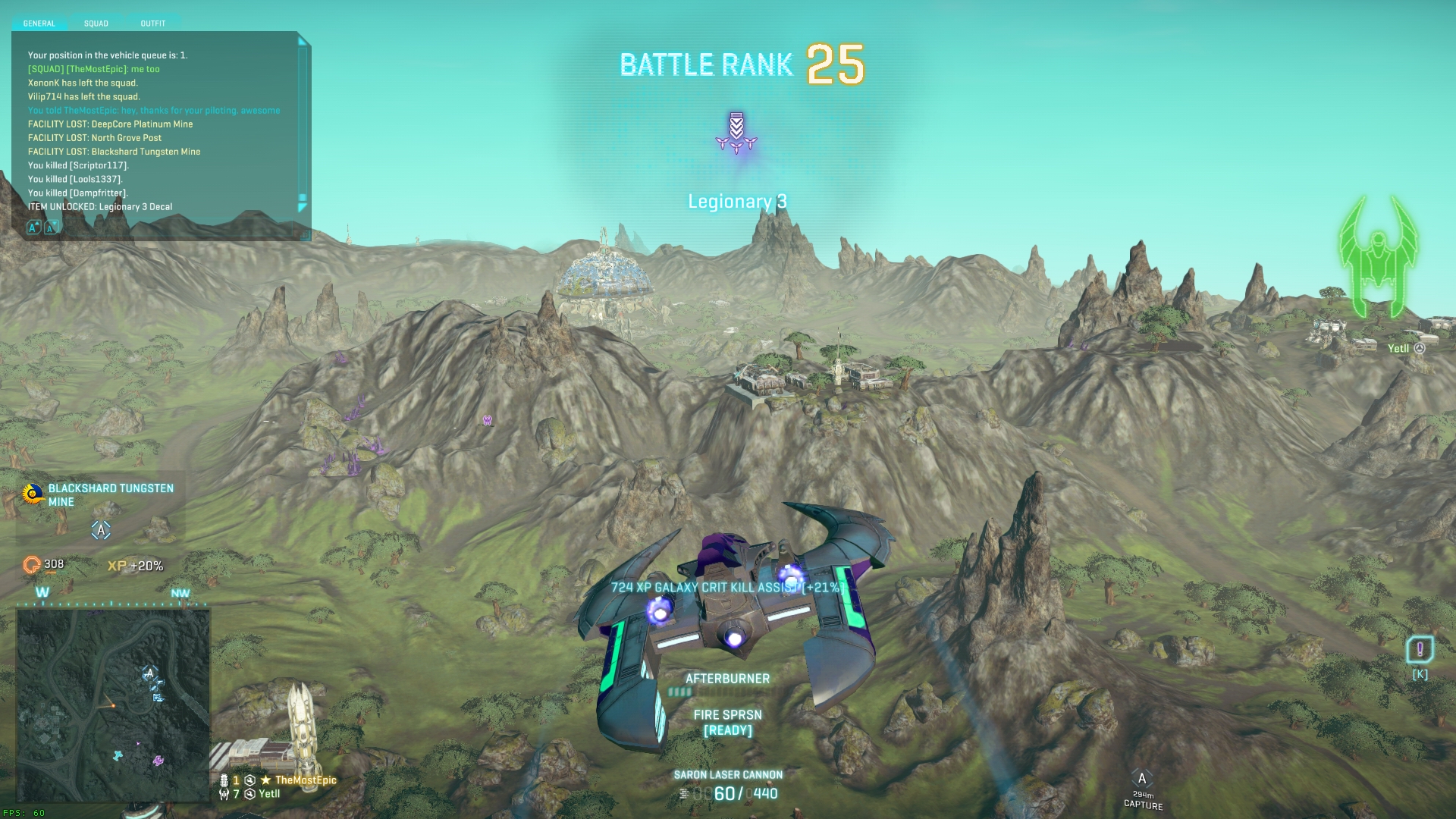Select squad member TheMostEpic
1456x819 pixels.
(x=305, y=780)
